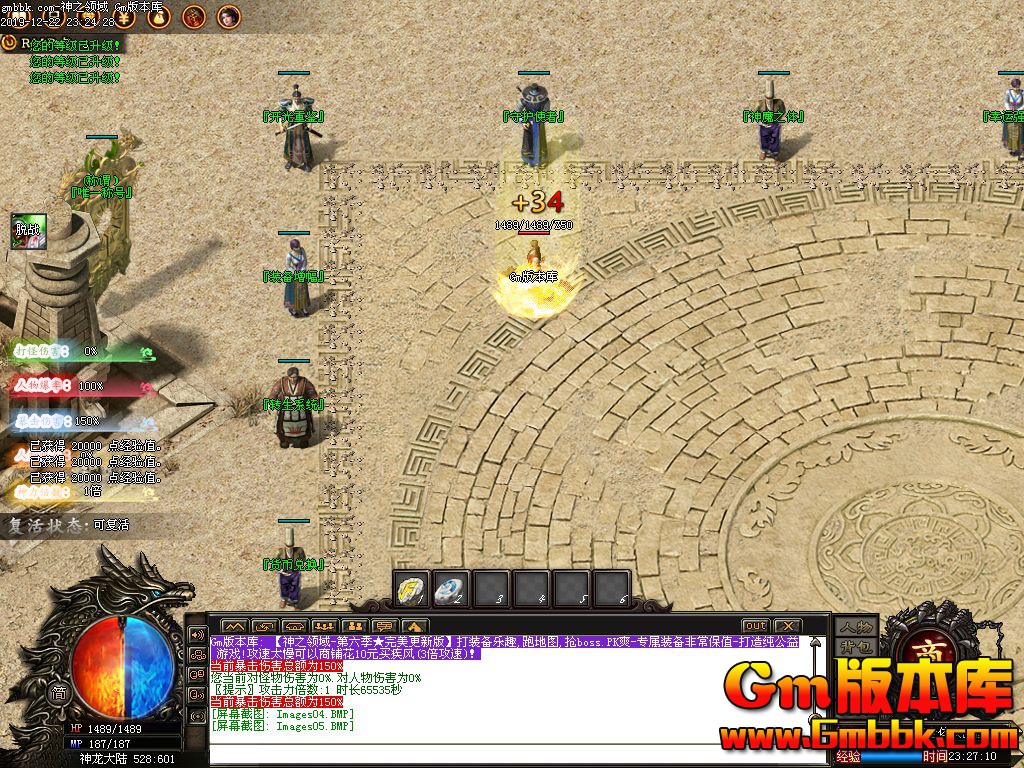Use the blue-white item in hotbar slot 2

(x=451, y=588)
